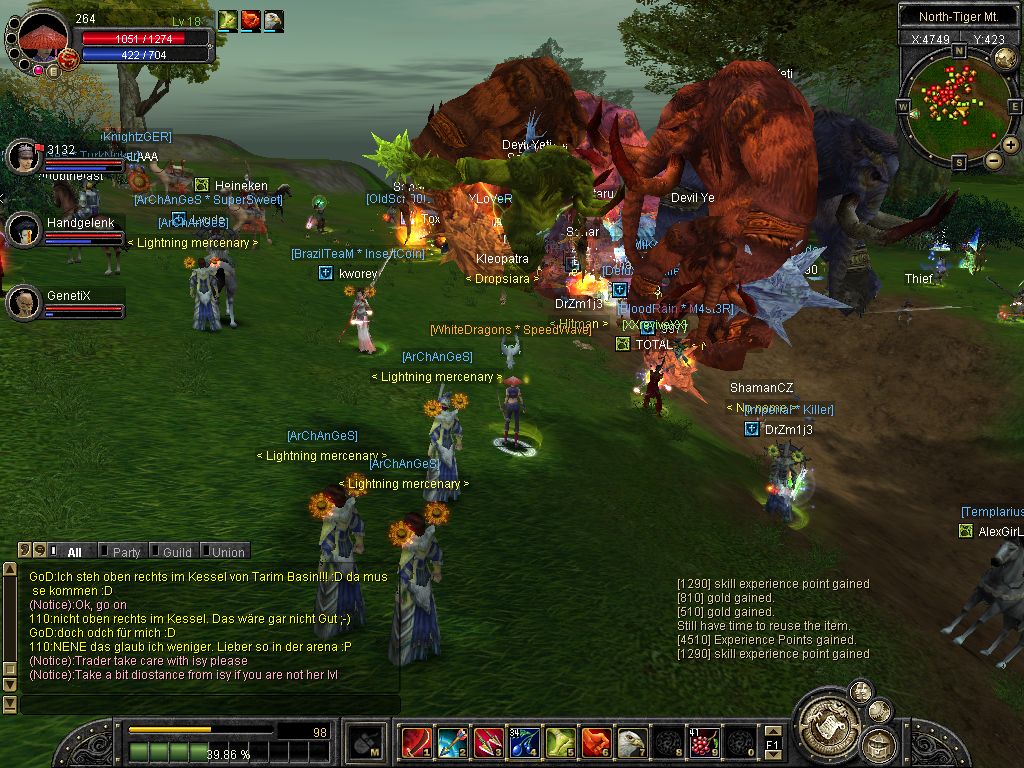Fire the blue arrow skill in slot 2

[x=452, y=743]
